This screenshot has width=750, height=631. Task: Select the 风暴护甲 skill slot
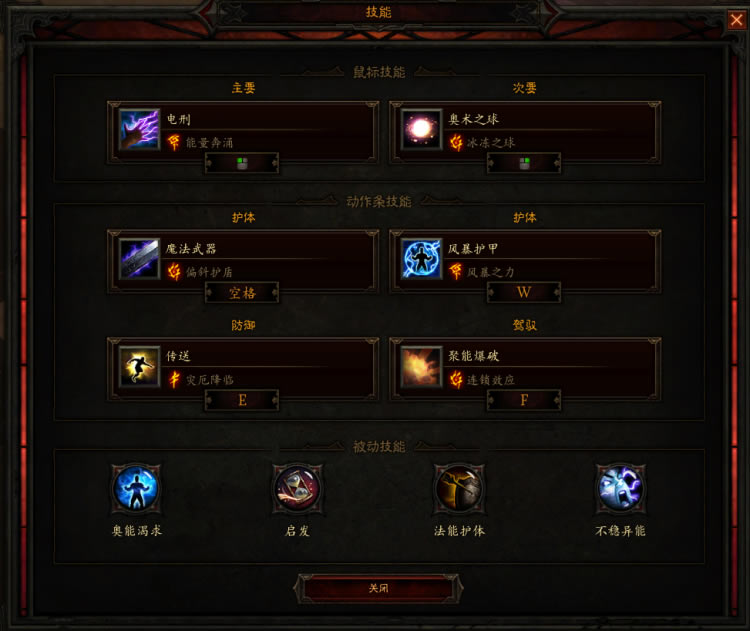pyautogui.click(x=525, y=258)
